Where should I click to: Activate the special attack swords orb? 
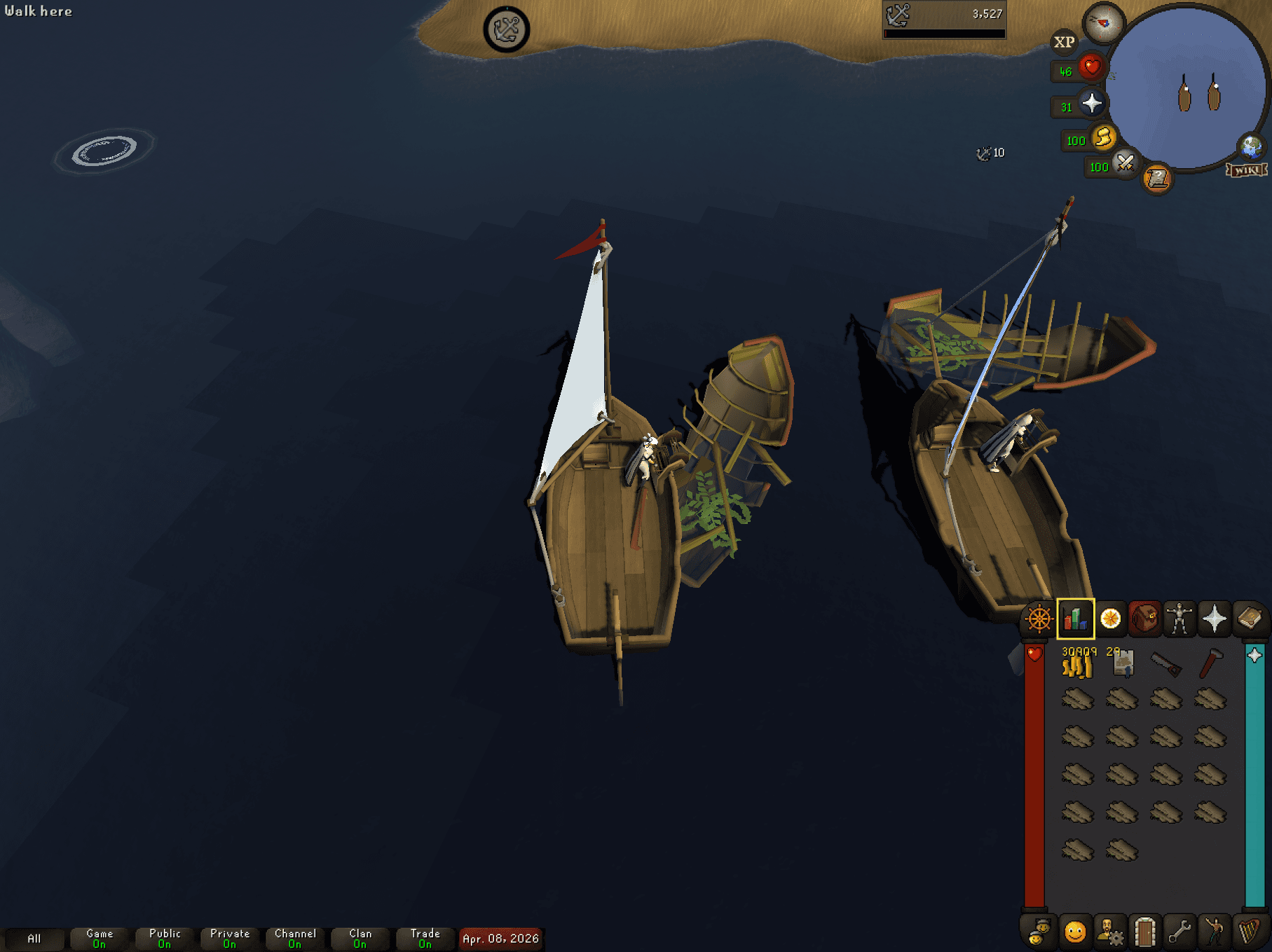point(1126,164)
